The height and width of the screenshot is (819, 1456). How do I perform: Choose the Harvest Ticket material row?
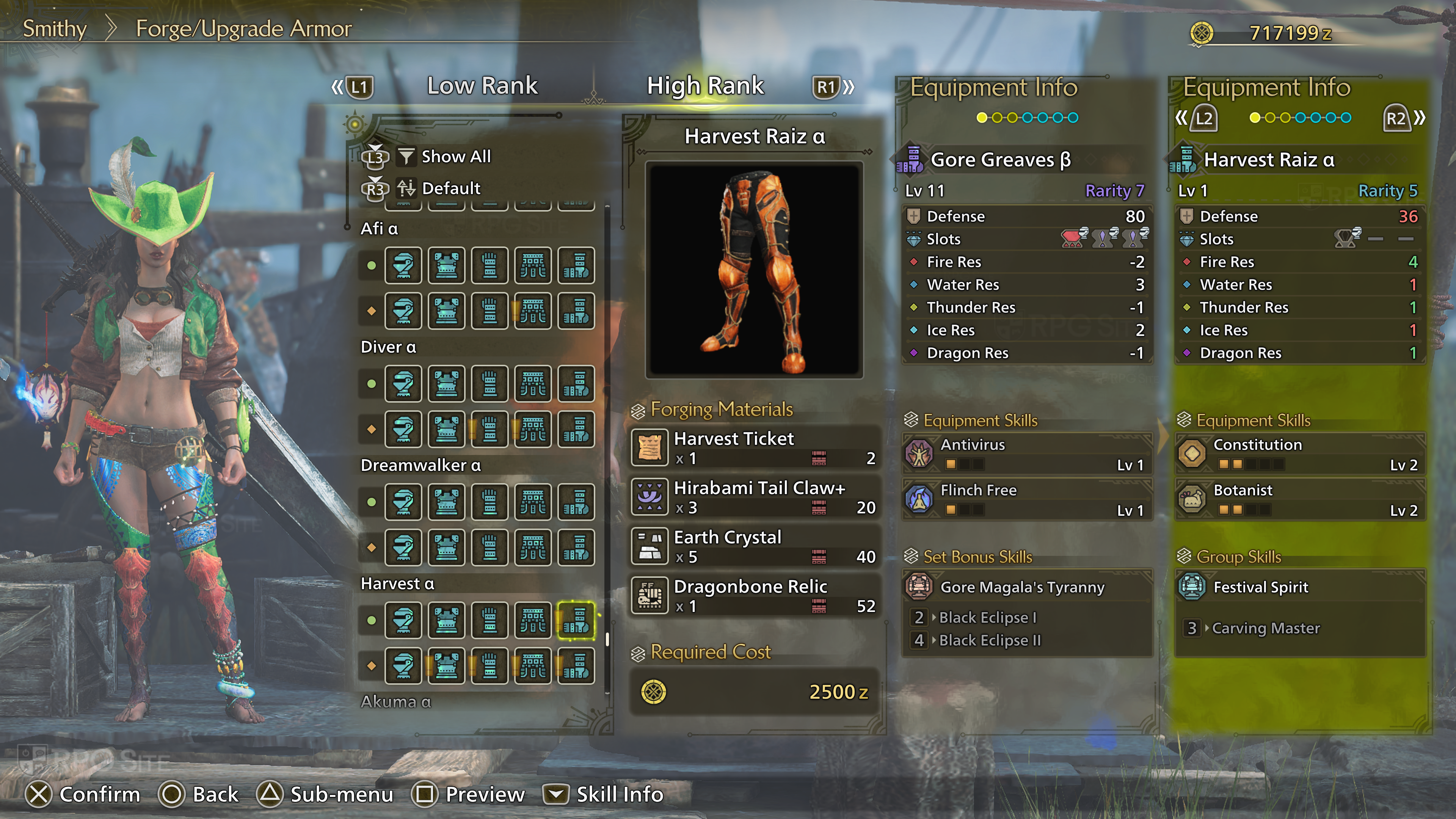pos(755,448)
